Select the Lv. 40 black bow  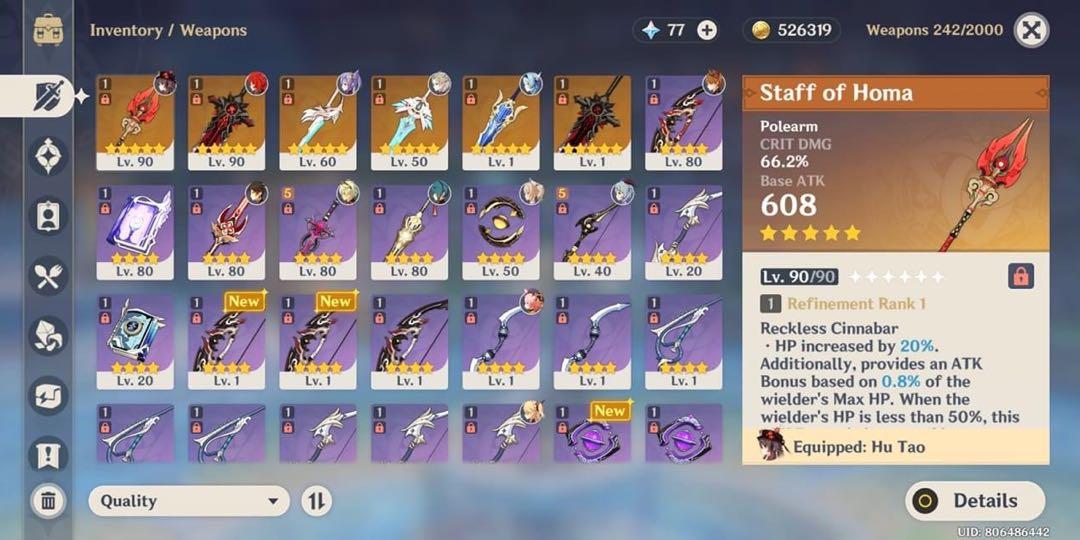593,231
